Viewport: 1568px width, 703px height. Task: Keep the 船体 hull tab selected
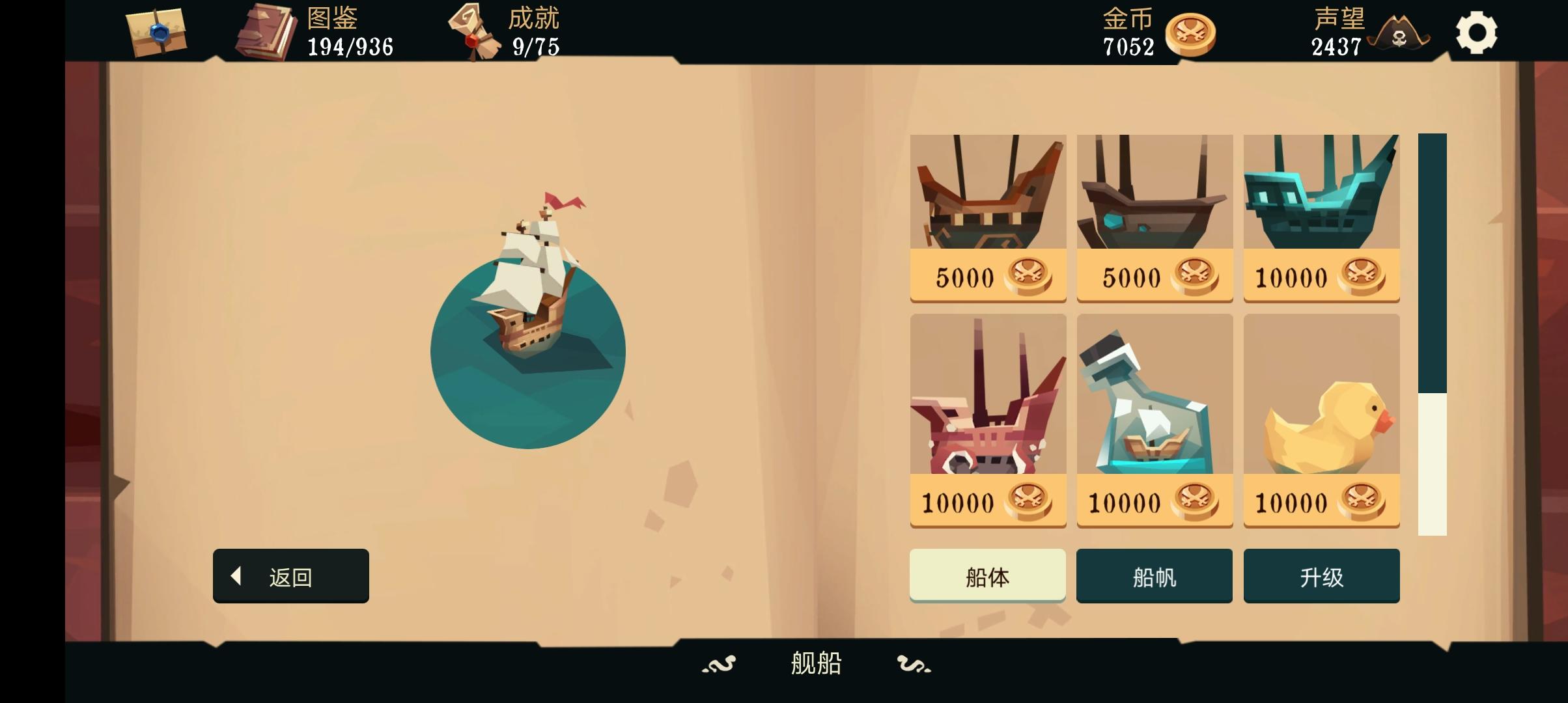click(x=988, y=575)
